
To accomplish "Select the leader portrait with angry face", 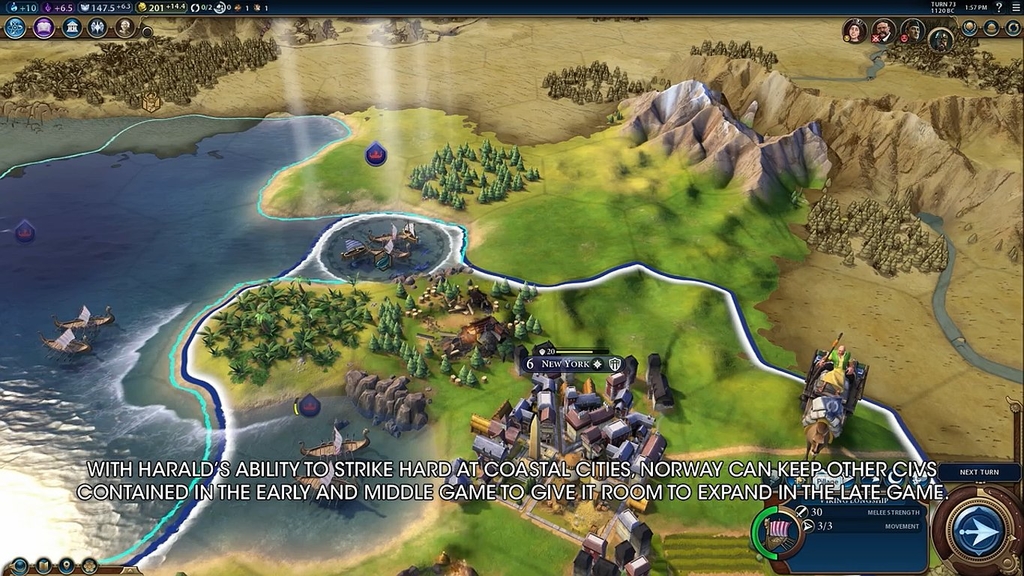I will (x=911, y=31).
